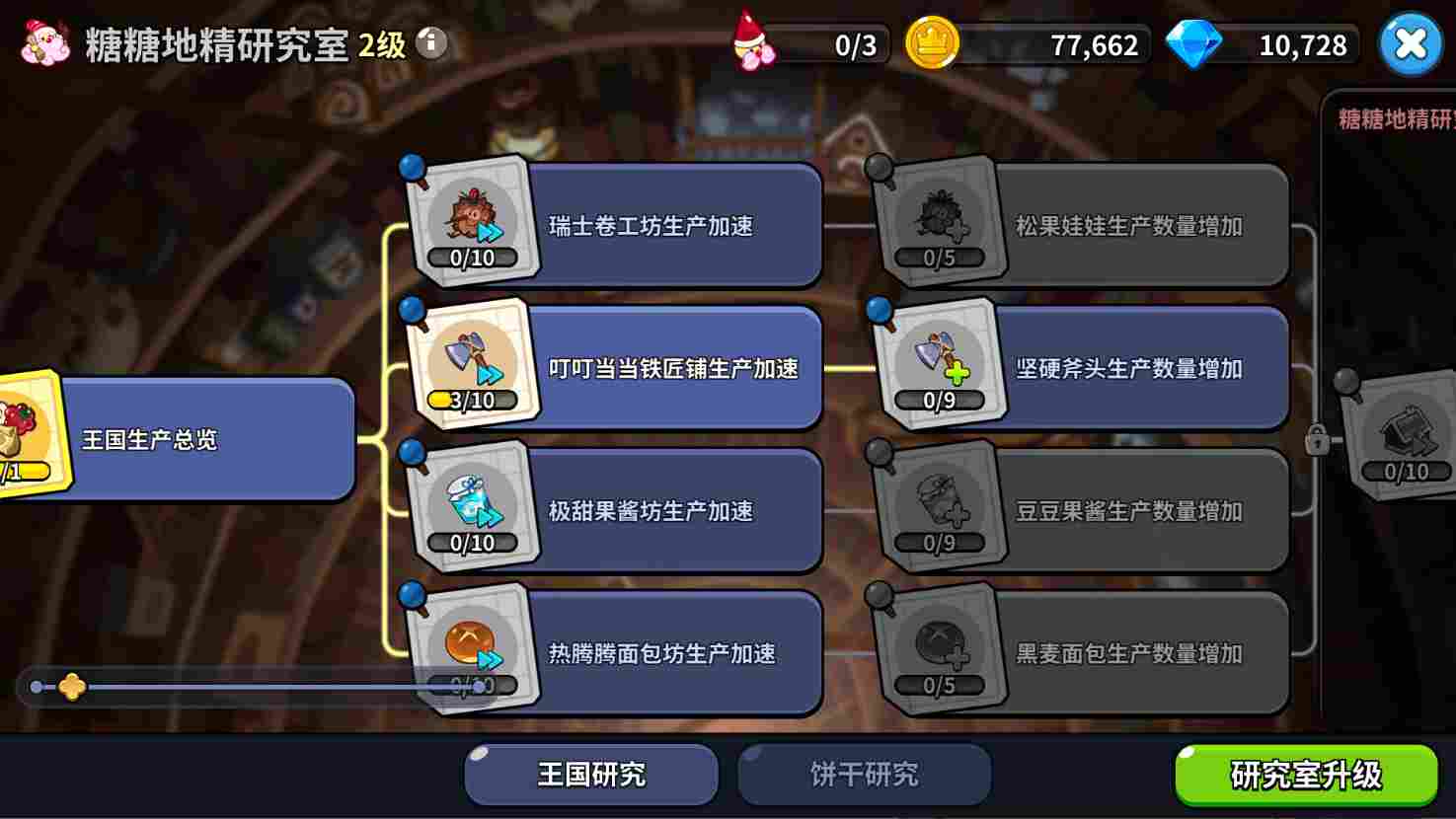Screen dimensions: 1456x819
Task: Open the 王国研究 tab
Action: [x=589, y=775]
